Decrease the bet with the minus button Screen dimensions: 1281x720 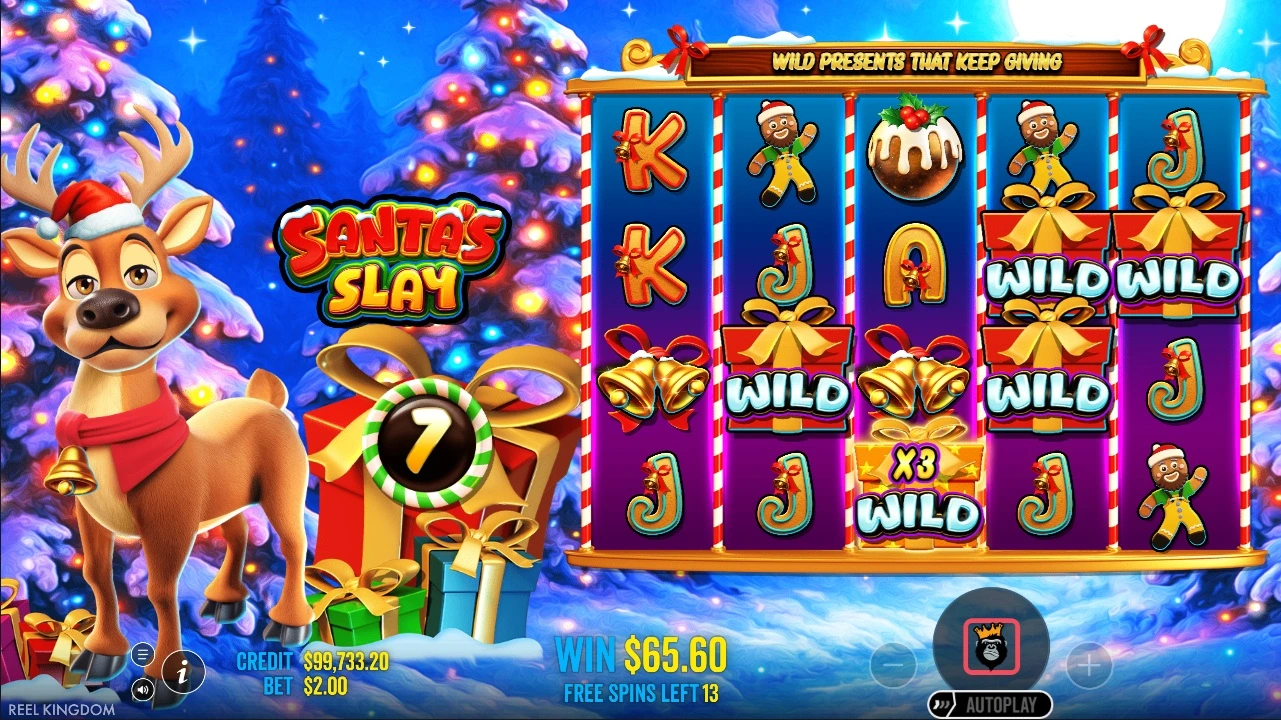[894, 664]
